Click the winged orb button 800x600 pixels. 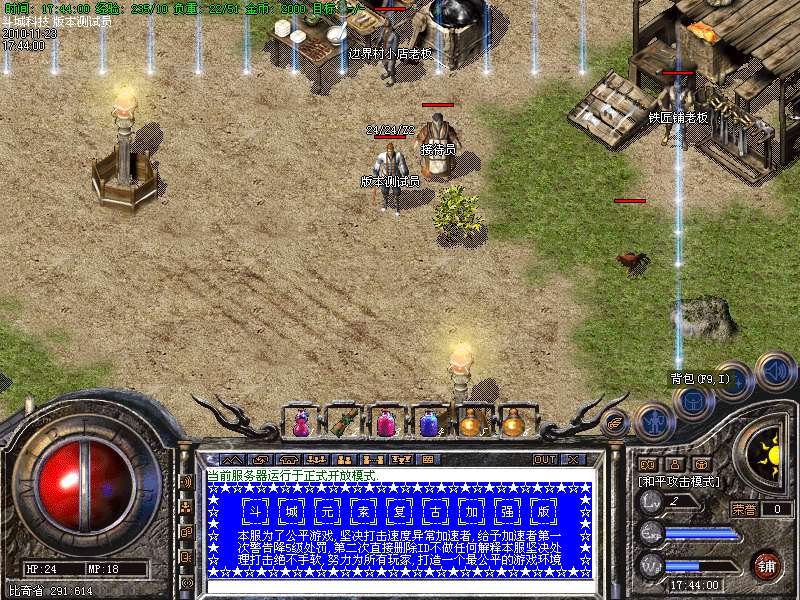(615, 423)
